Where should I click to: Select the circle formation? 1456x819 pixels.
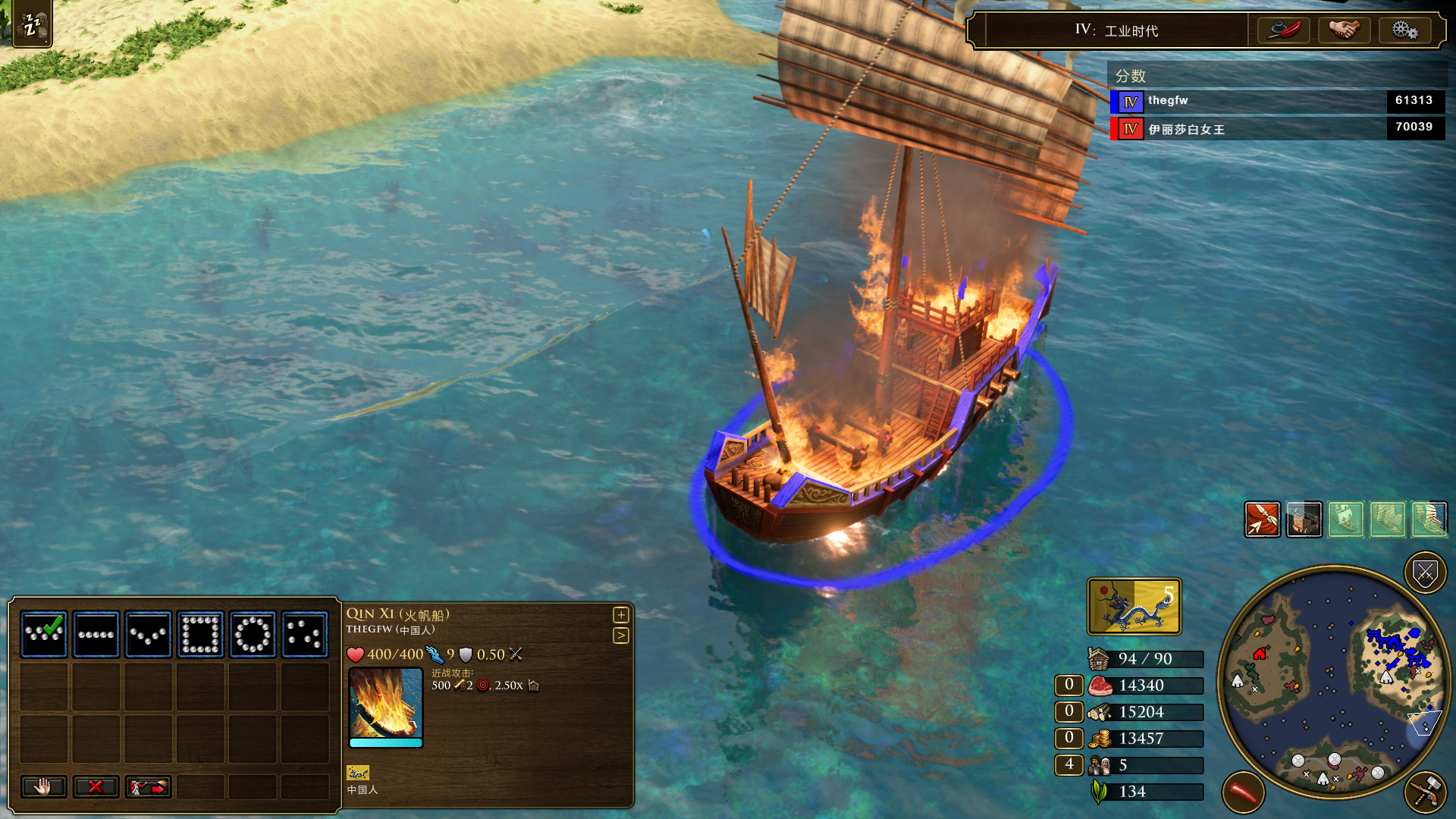tap(253, 634)
